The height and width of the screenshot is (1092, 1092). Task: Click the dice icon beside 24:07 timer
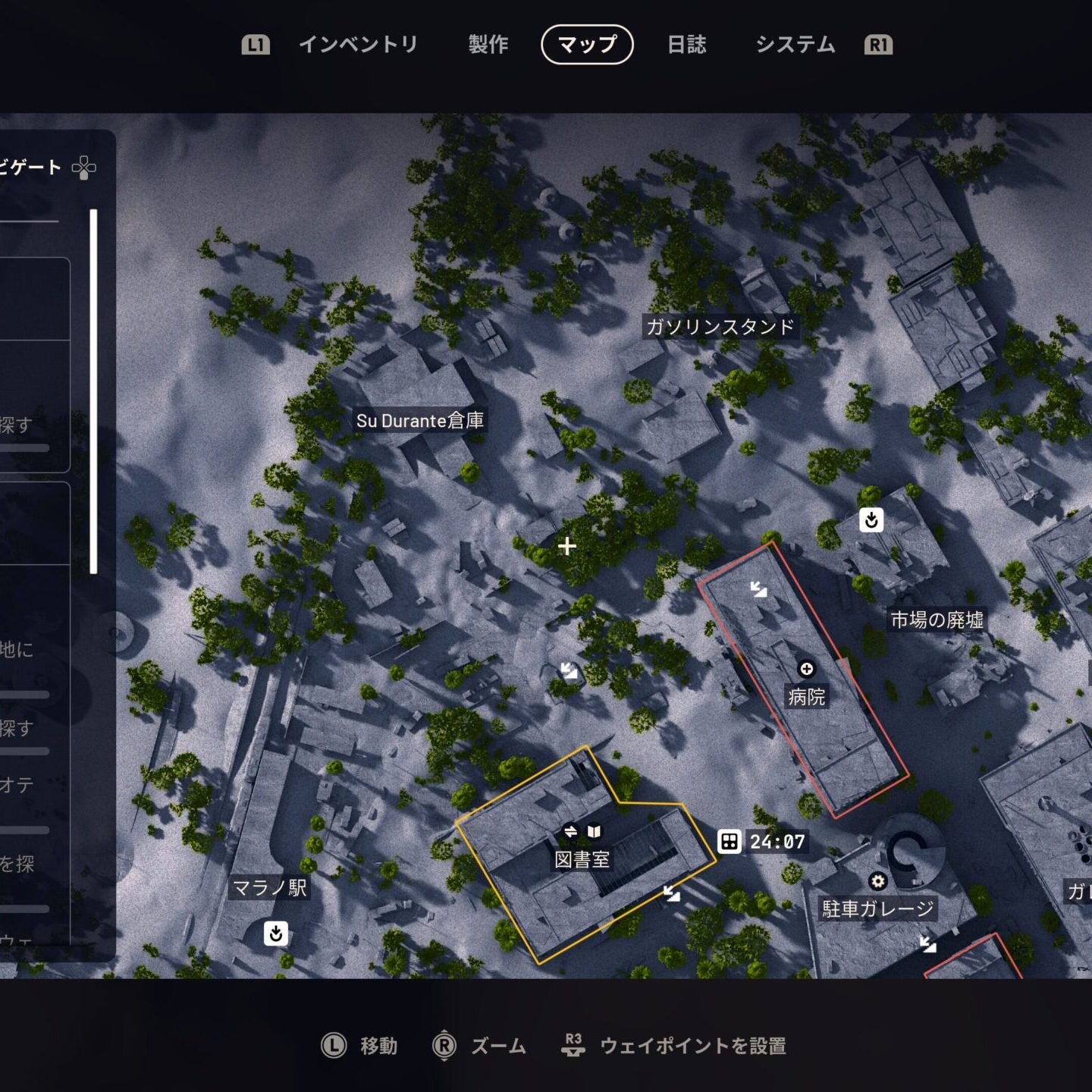[x=729, y=841]
